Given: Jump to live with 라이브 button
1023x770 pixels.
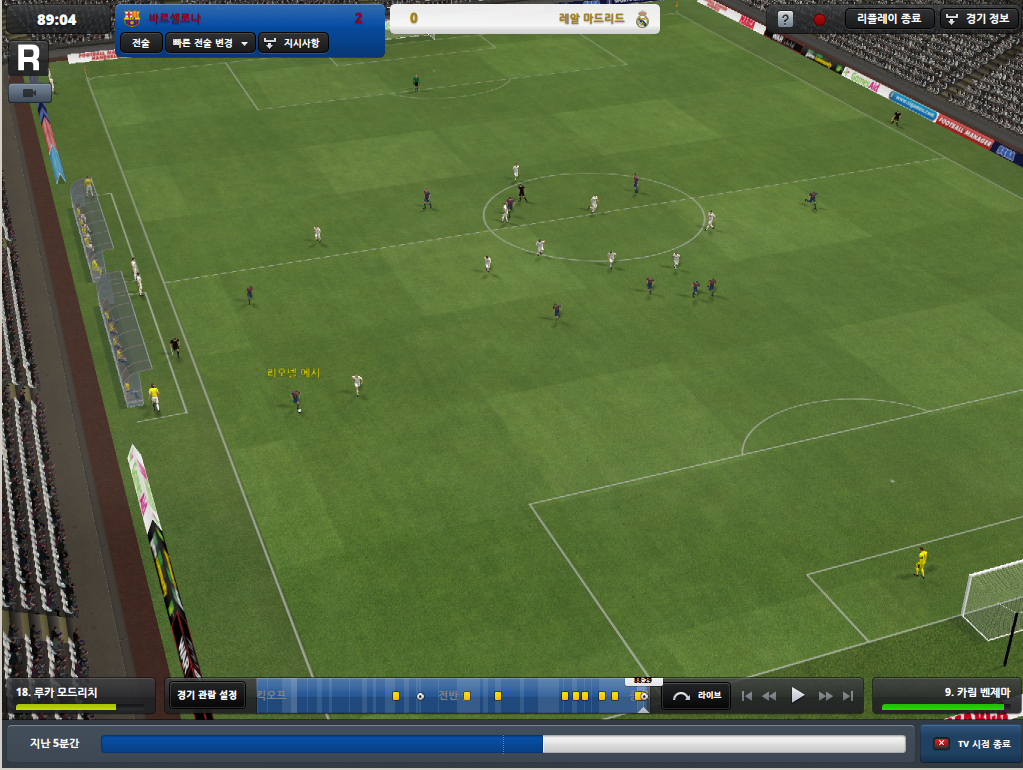Looking at the screenshot, I should (696, 695).
